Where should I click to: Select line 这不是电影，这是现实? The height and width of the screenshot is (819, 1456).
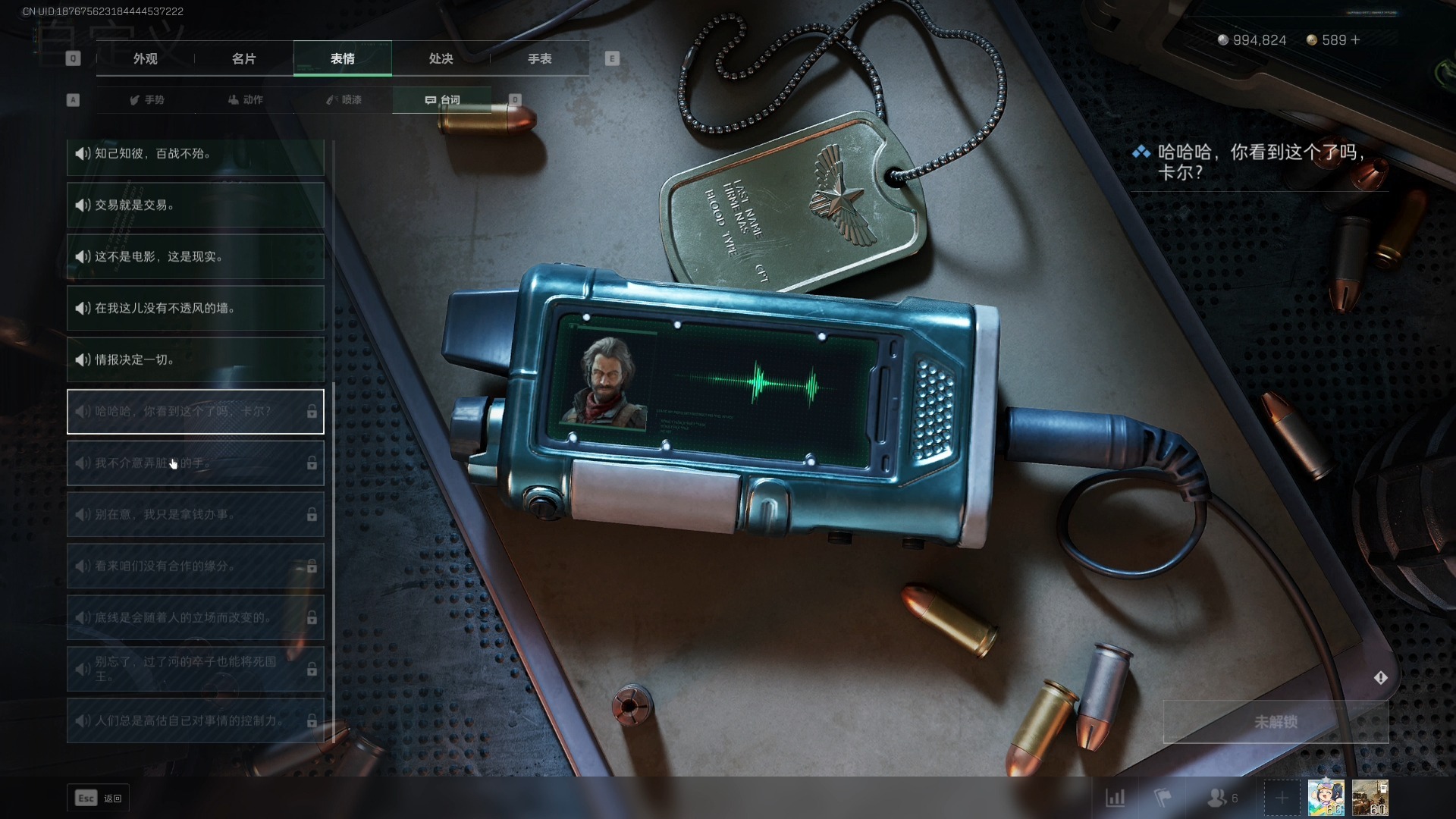coord(195,256)
